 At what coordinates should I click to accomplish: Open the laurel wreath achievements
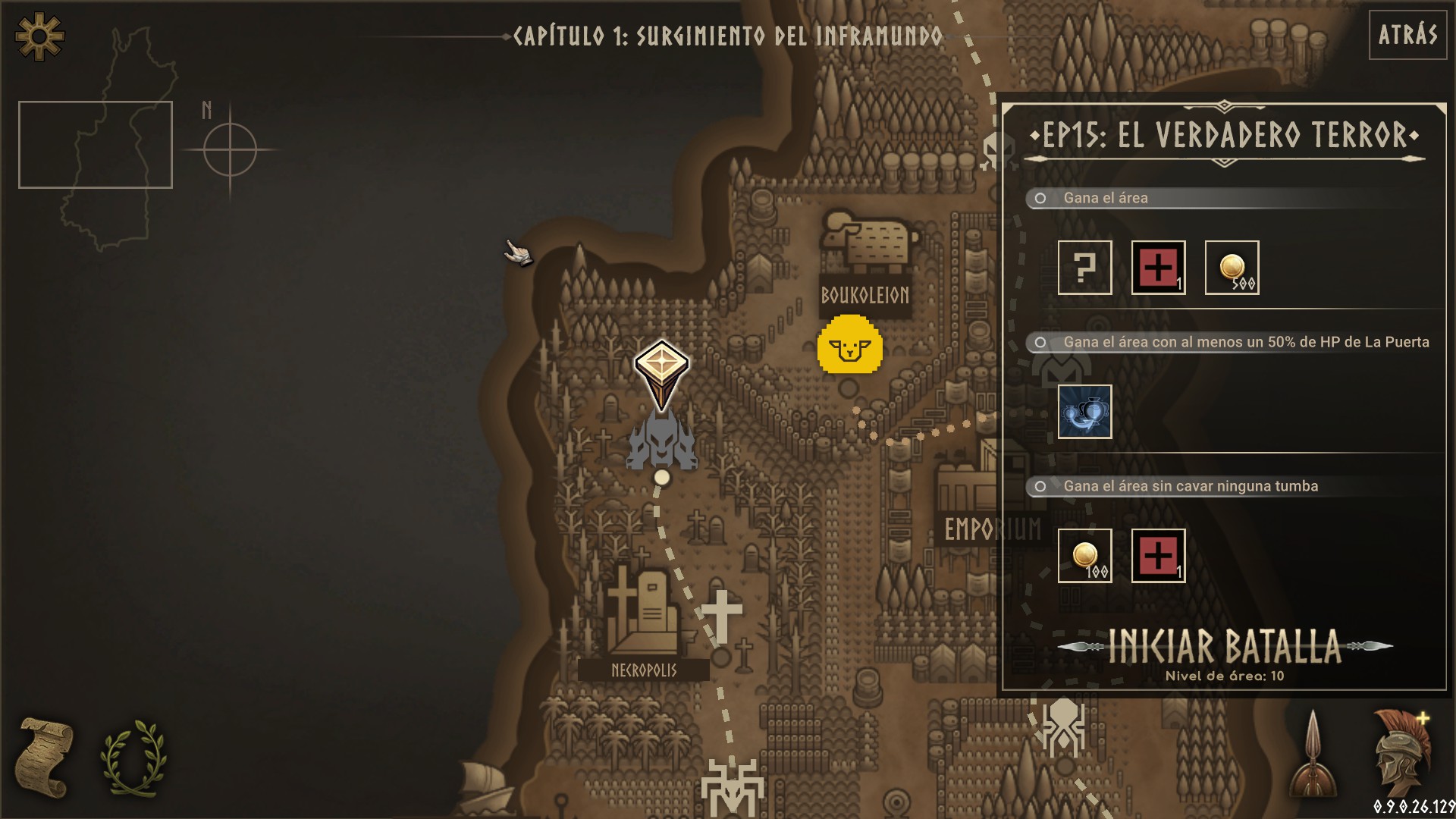tap(133, 757)
